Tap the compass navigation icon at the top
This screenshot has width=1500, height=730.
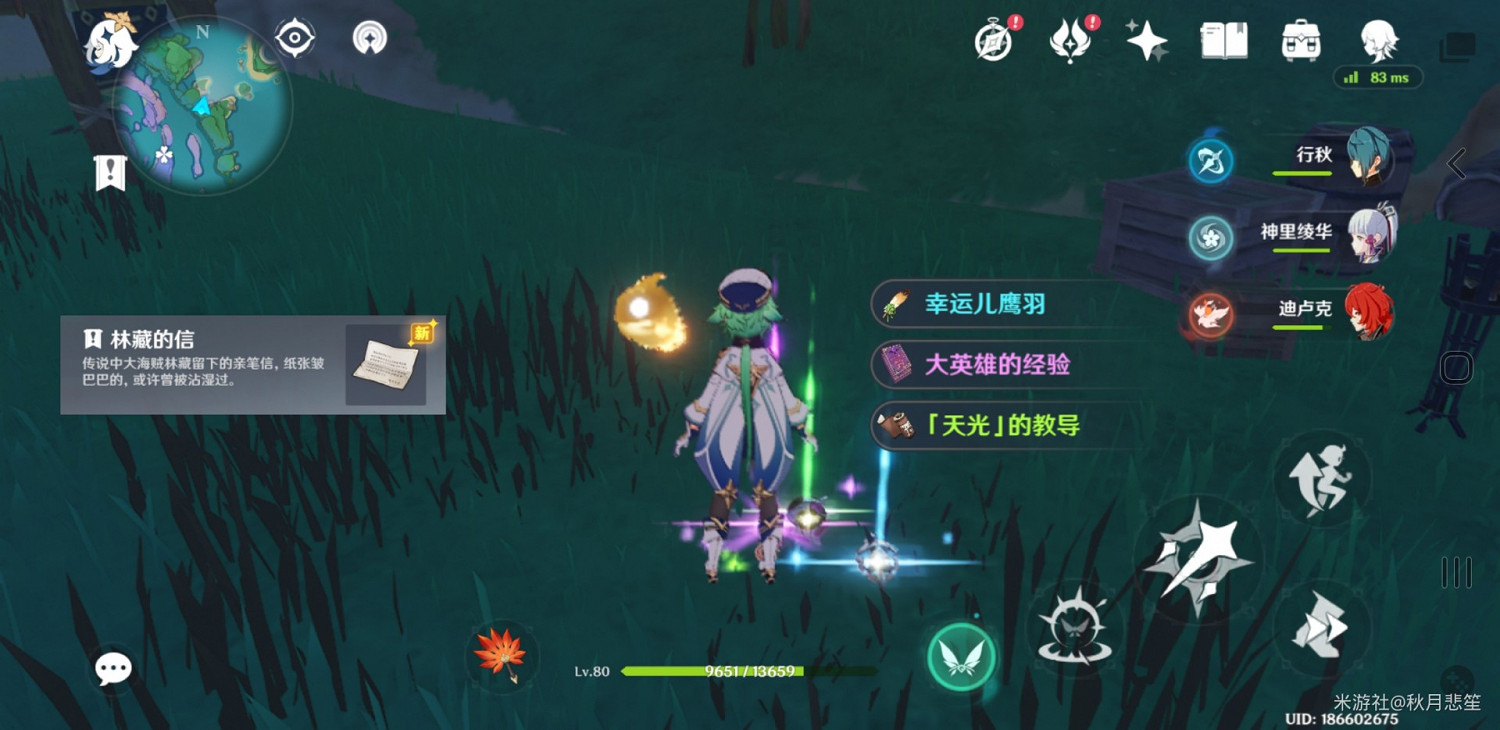click(x=294, y=35)
